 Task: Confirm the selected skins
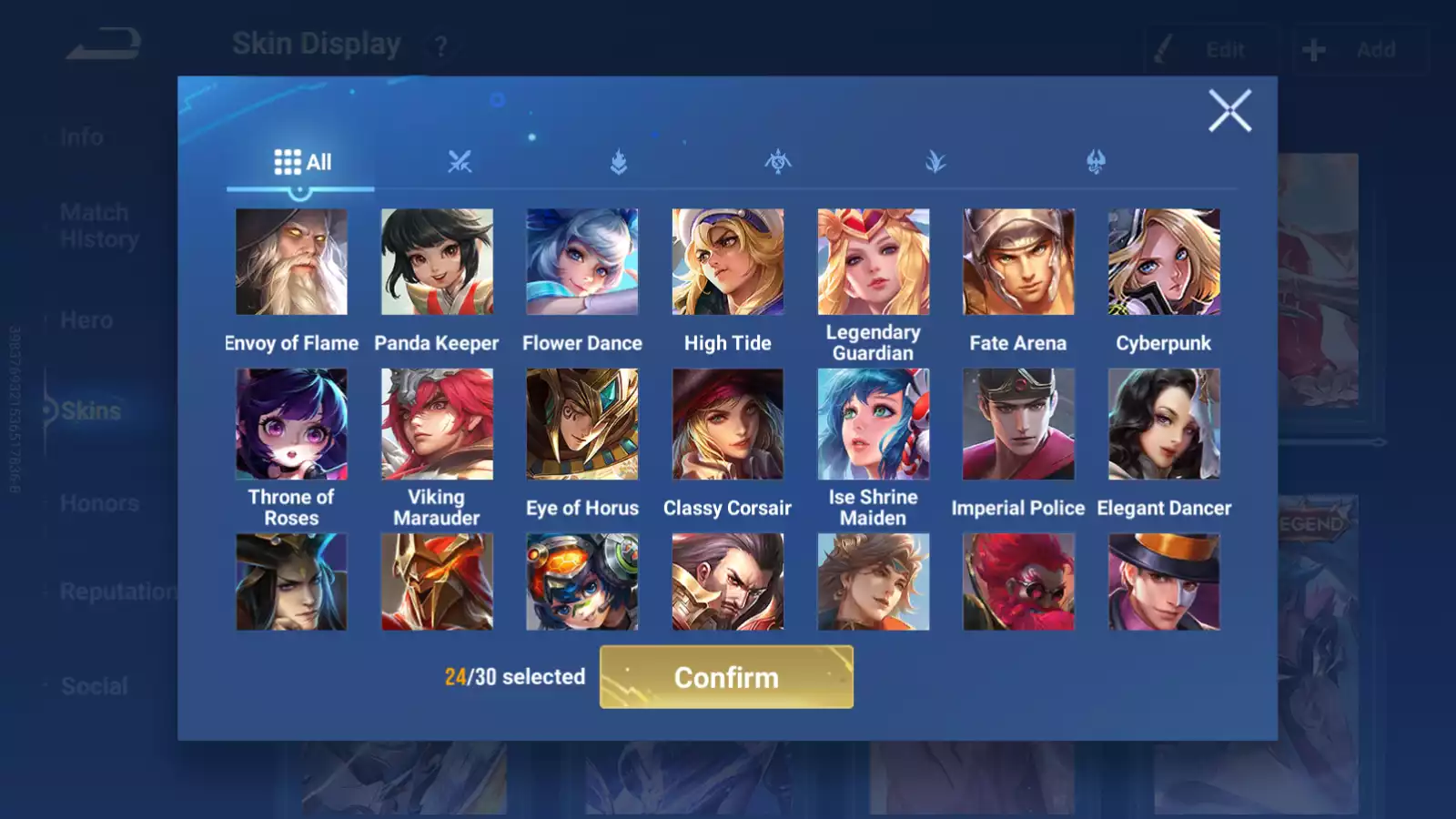tap(726, 677)
